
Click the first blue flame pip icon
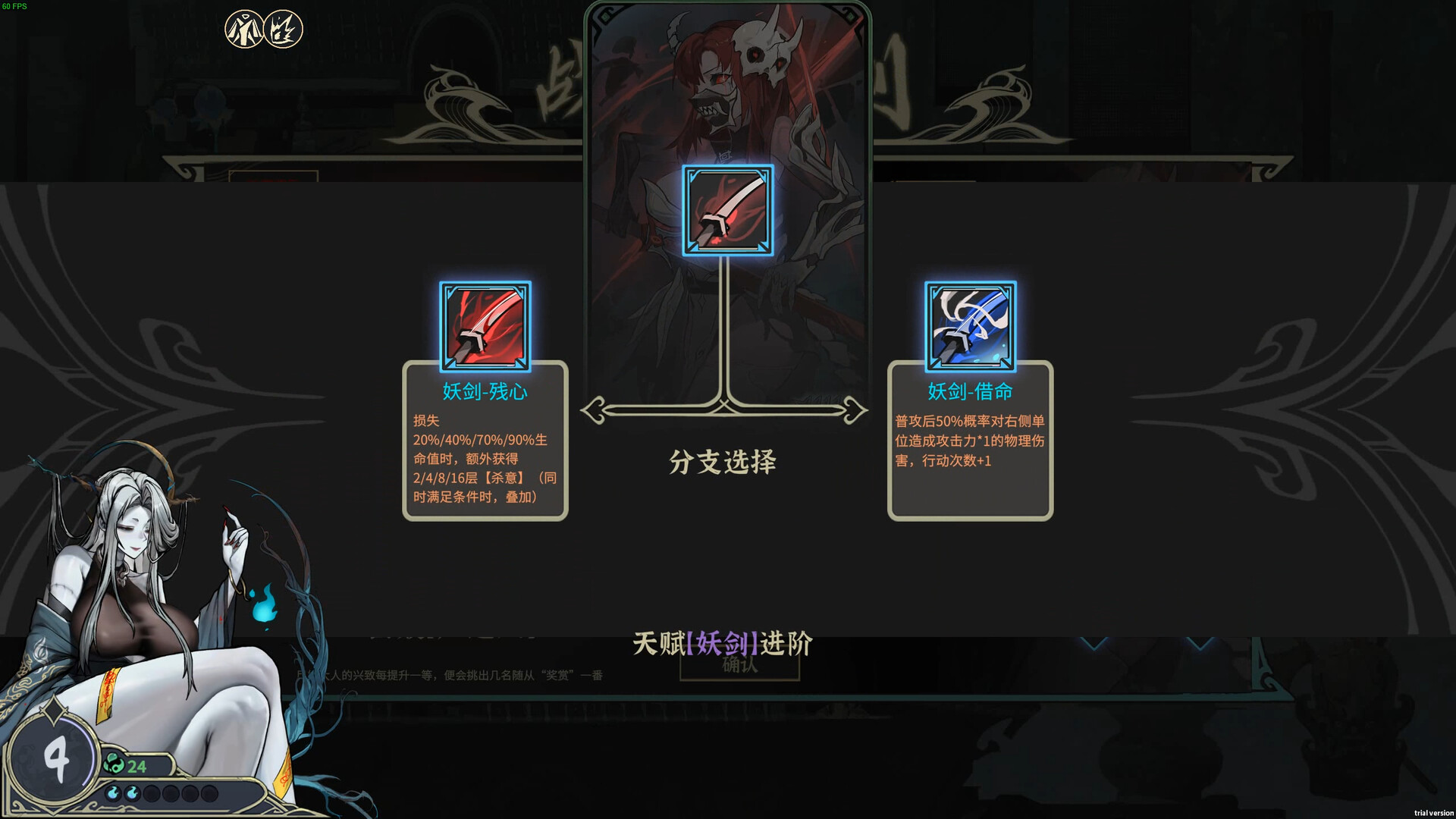pyautogui.click(x=114, y=793)
